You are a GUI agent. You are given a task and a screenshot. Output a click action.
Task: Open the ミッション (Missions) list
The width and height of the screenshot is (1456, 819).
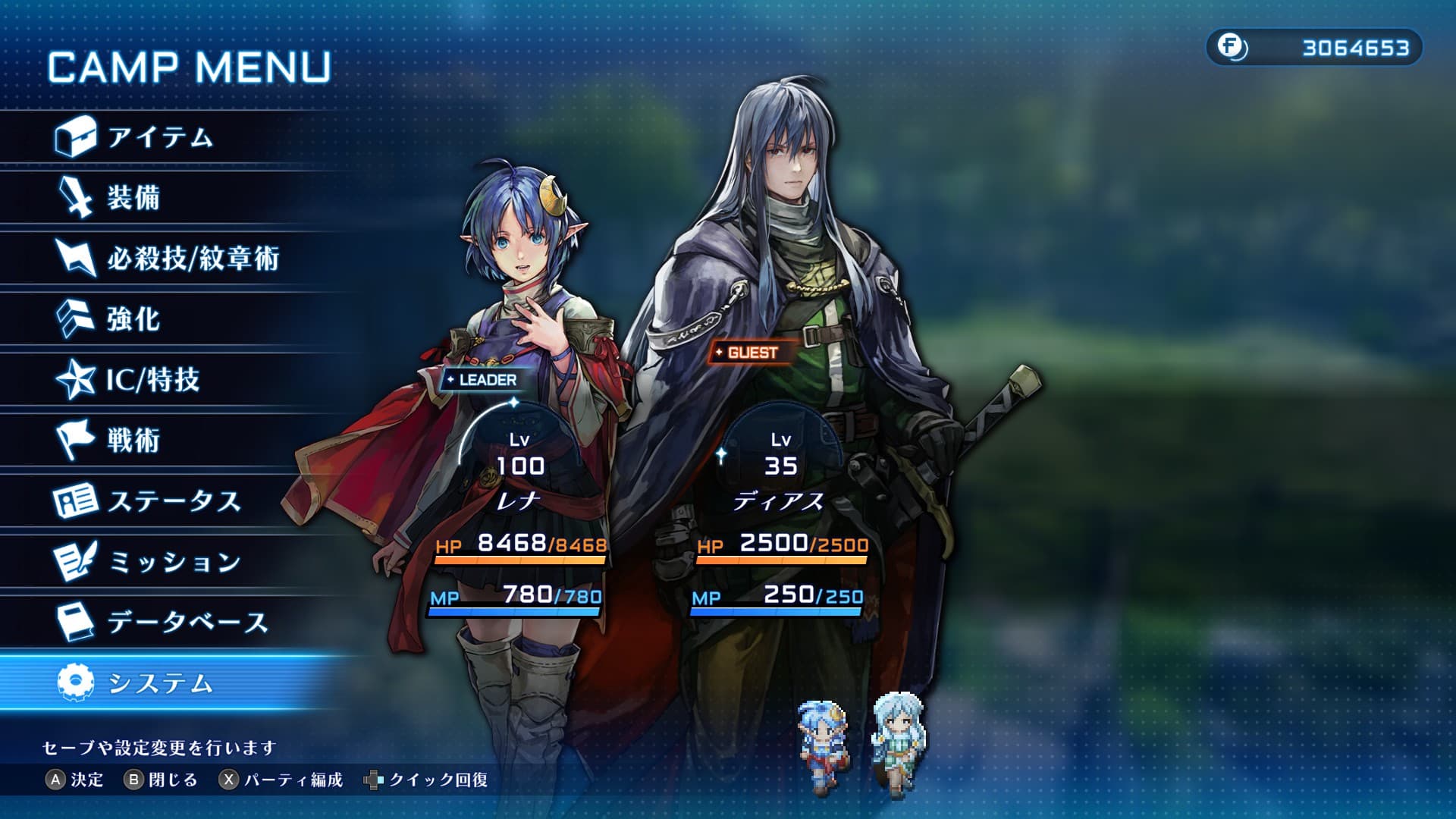(x=174, y=562)
